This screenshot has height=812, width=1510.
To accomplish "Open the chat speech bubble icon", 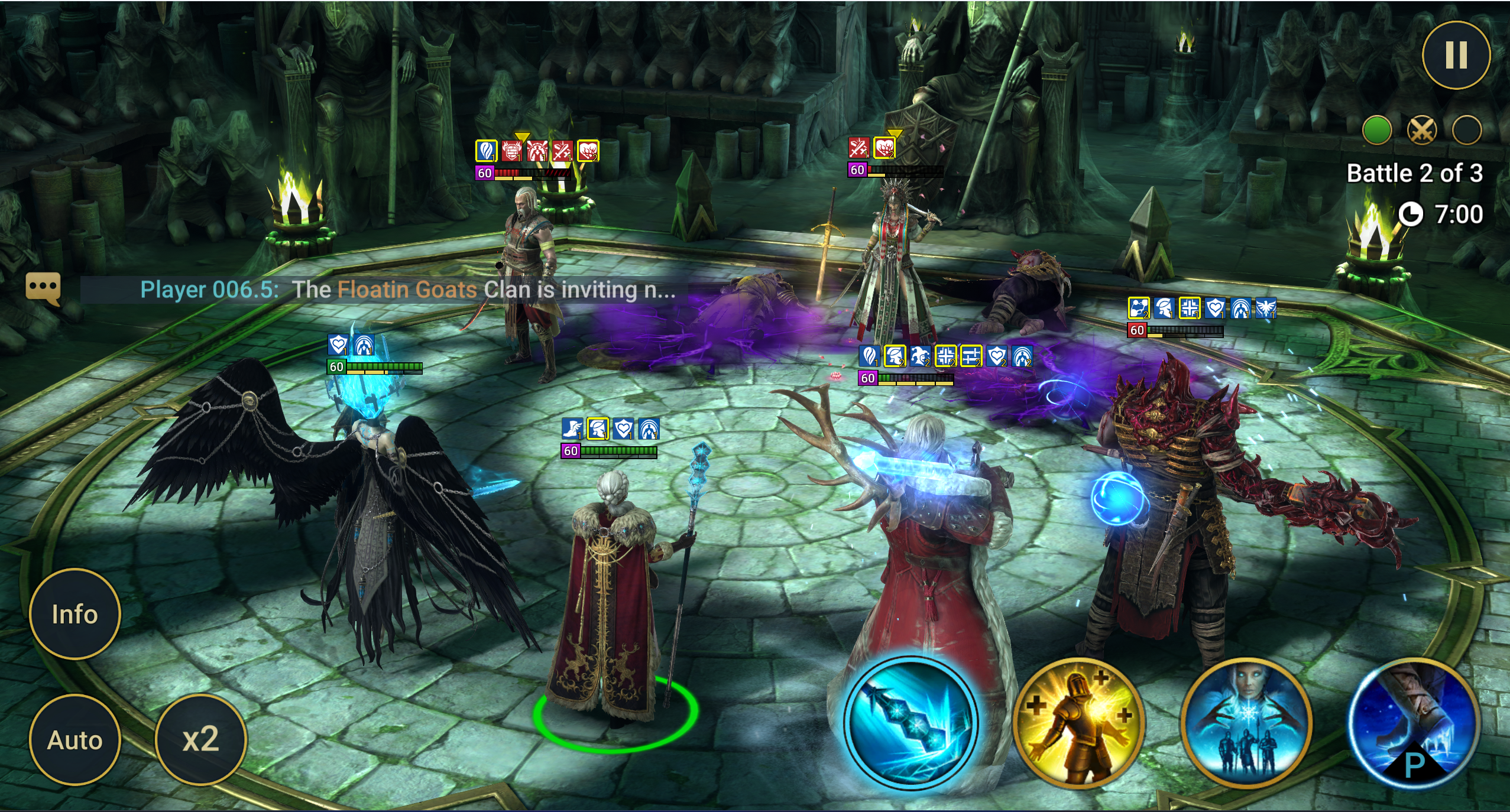I will (43, 288).
